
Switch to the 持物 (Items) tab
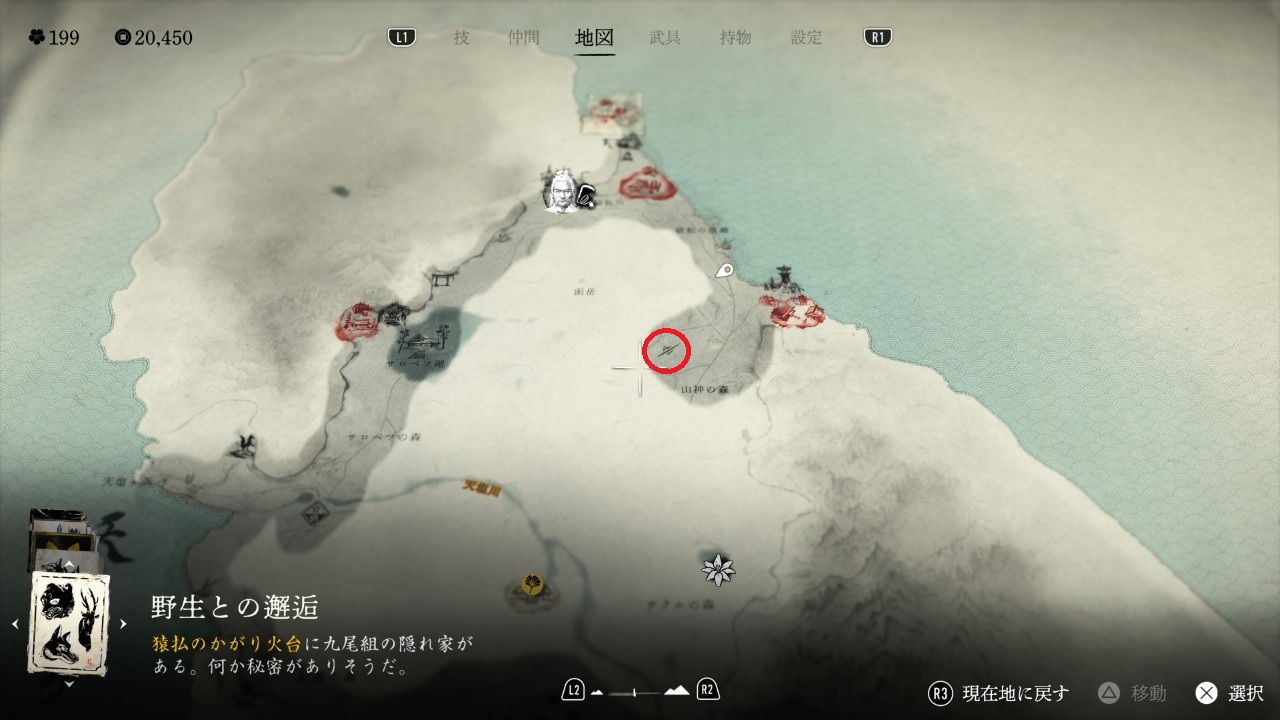click(x=736, y=38)
